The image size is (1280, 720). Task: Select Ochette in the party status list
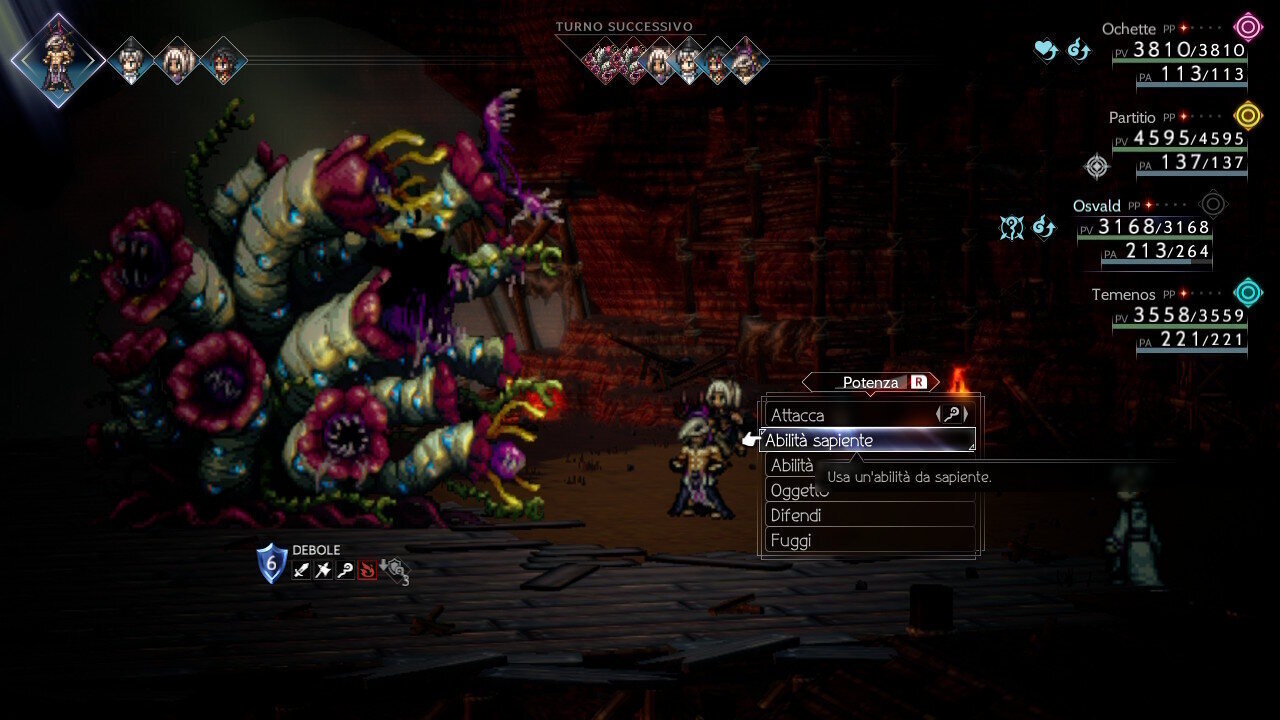[x=1128, y=29]
